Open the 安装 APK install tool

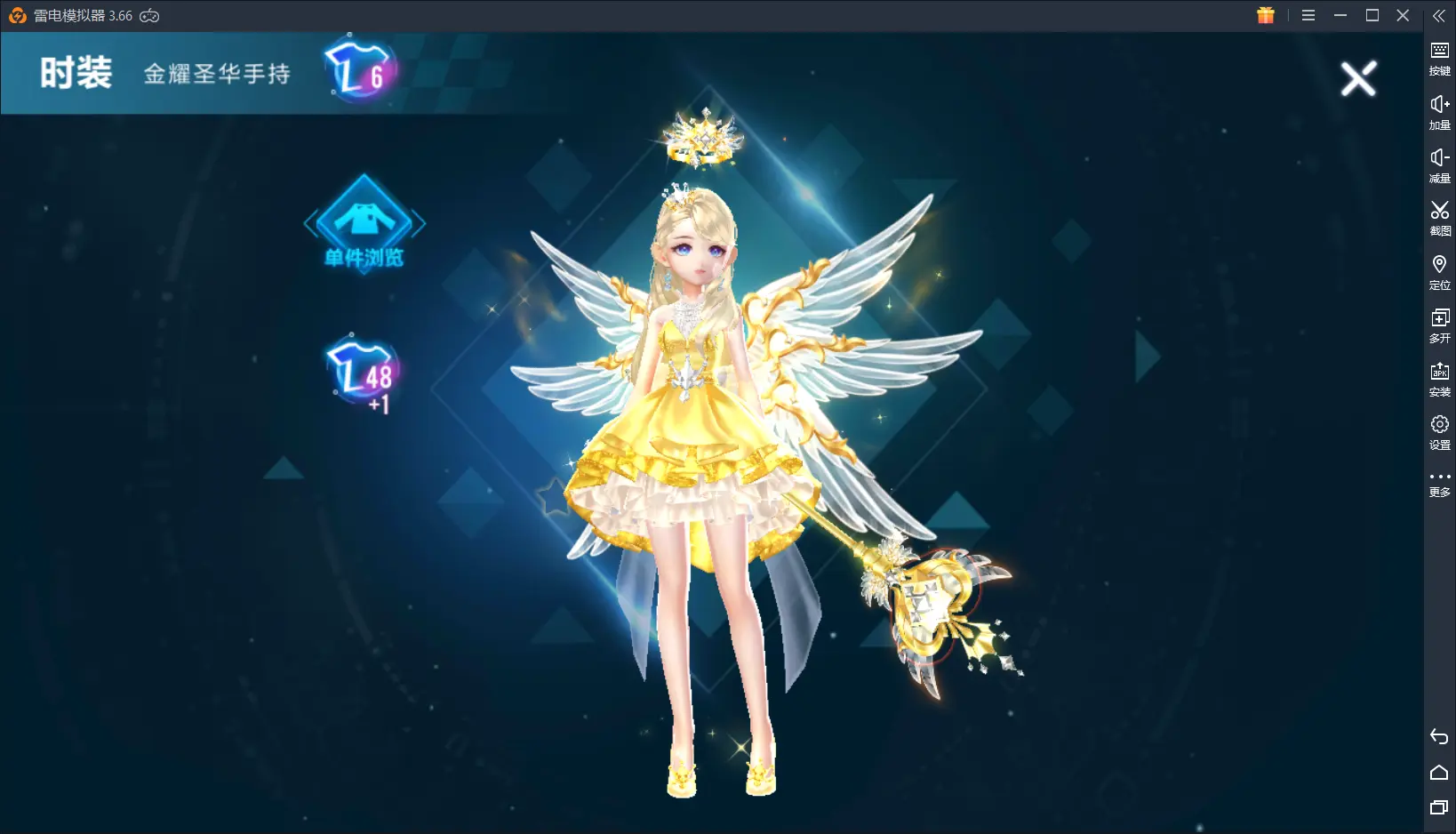tap(1439, 378)
